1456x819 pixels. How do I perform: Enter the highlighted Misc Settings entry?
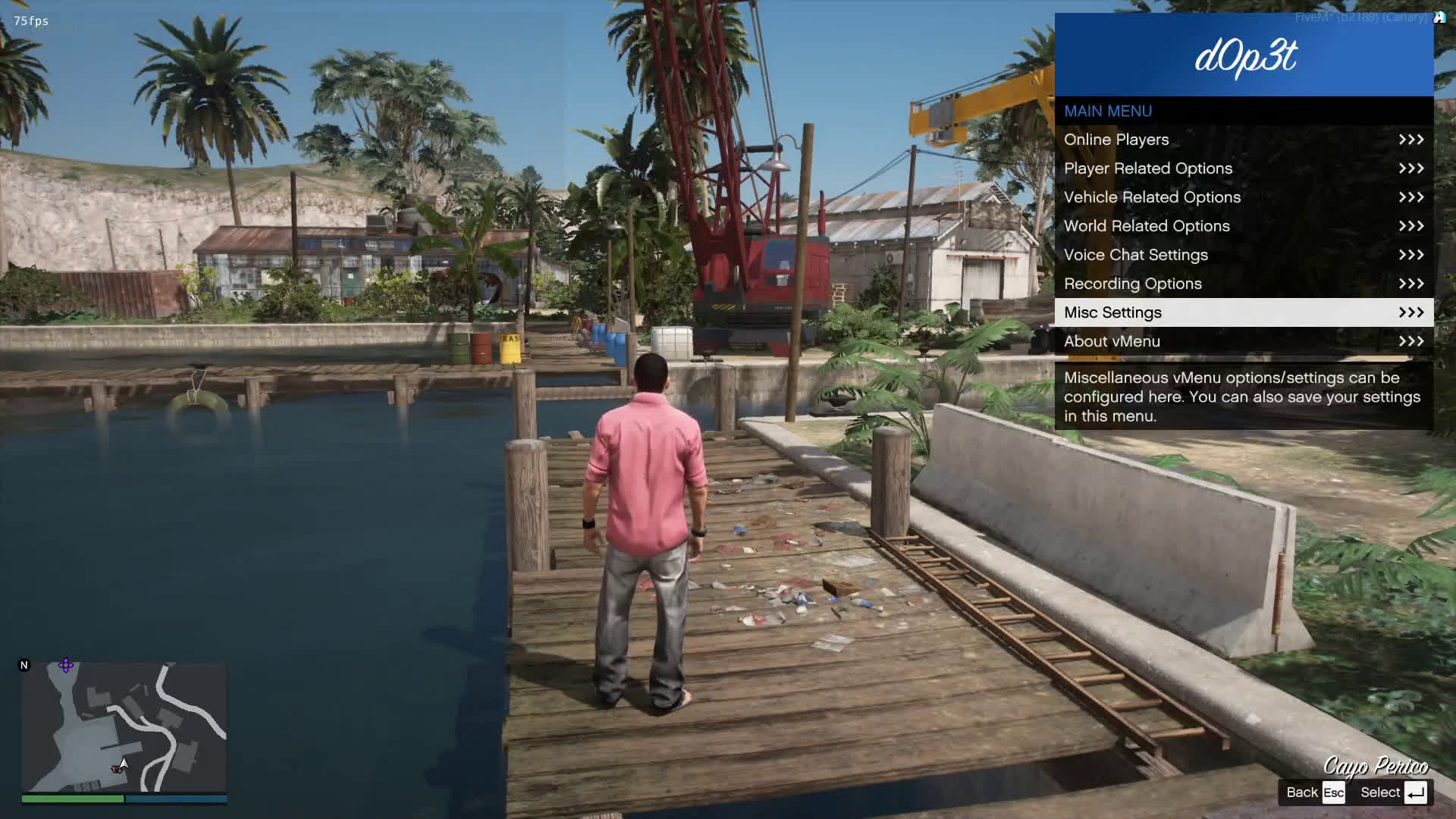click(x=1244, y=312)
